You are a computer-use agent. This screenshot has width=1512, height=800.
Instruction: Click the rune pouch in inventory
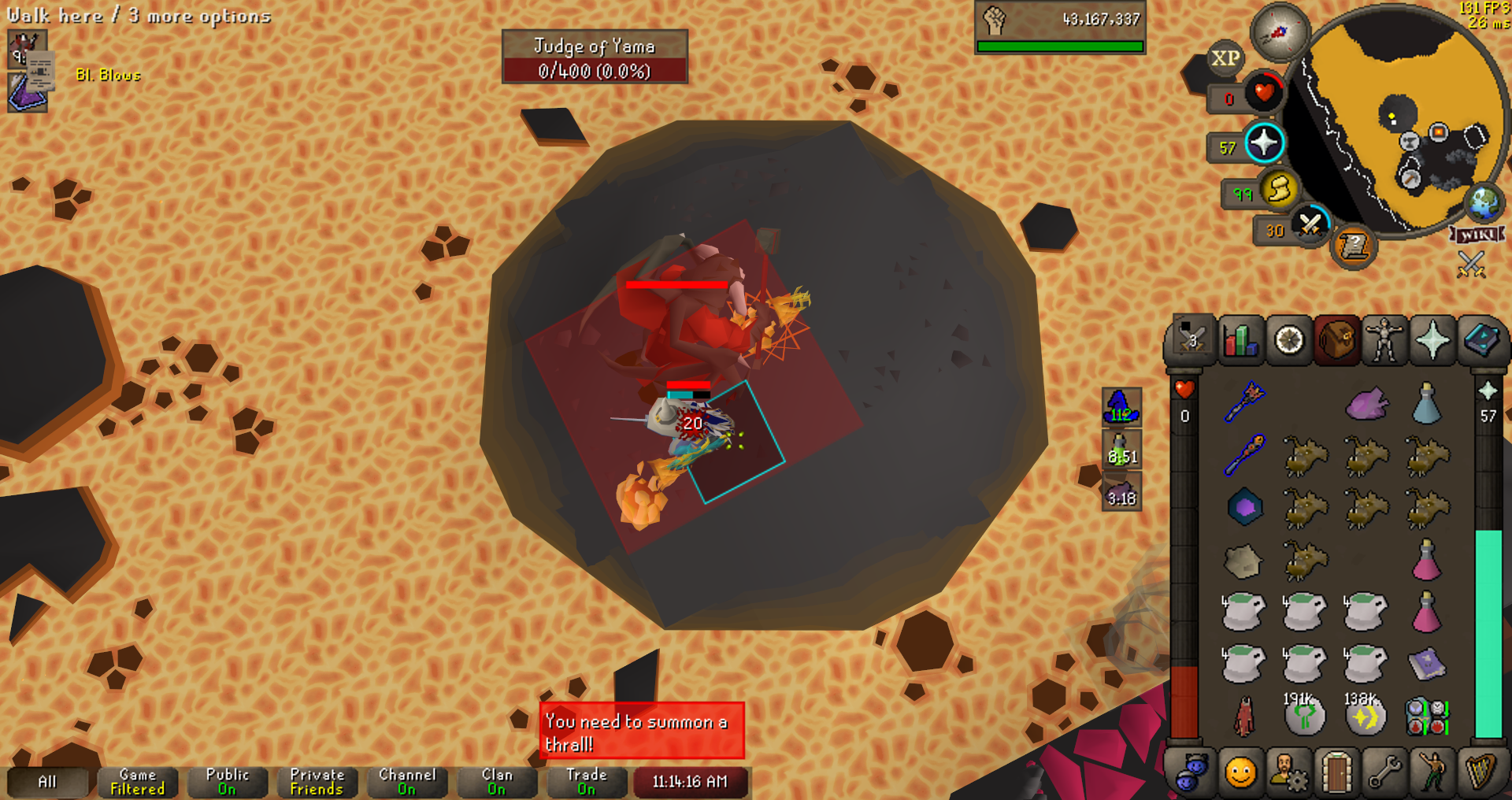click(x=1426, y=717)
